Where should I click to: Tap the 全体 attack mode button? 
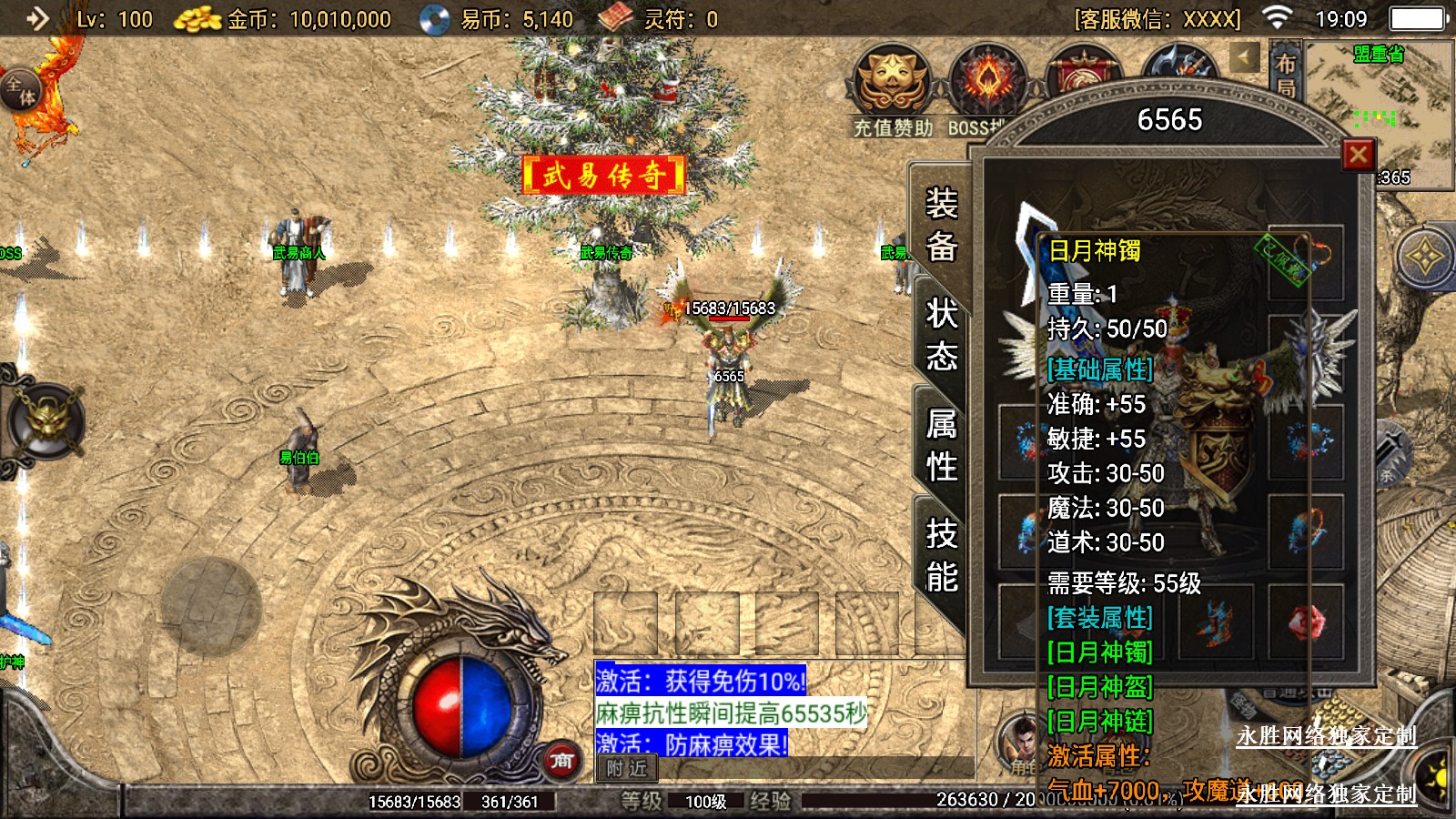click(21, 91)
